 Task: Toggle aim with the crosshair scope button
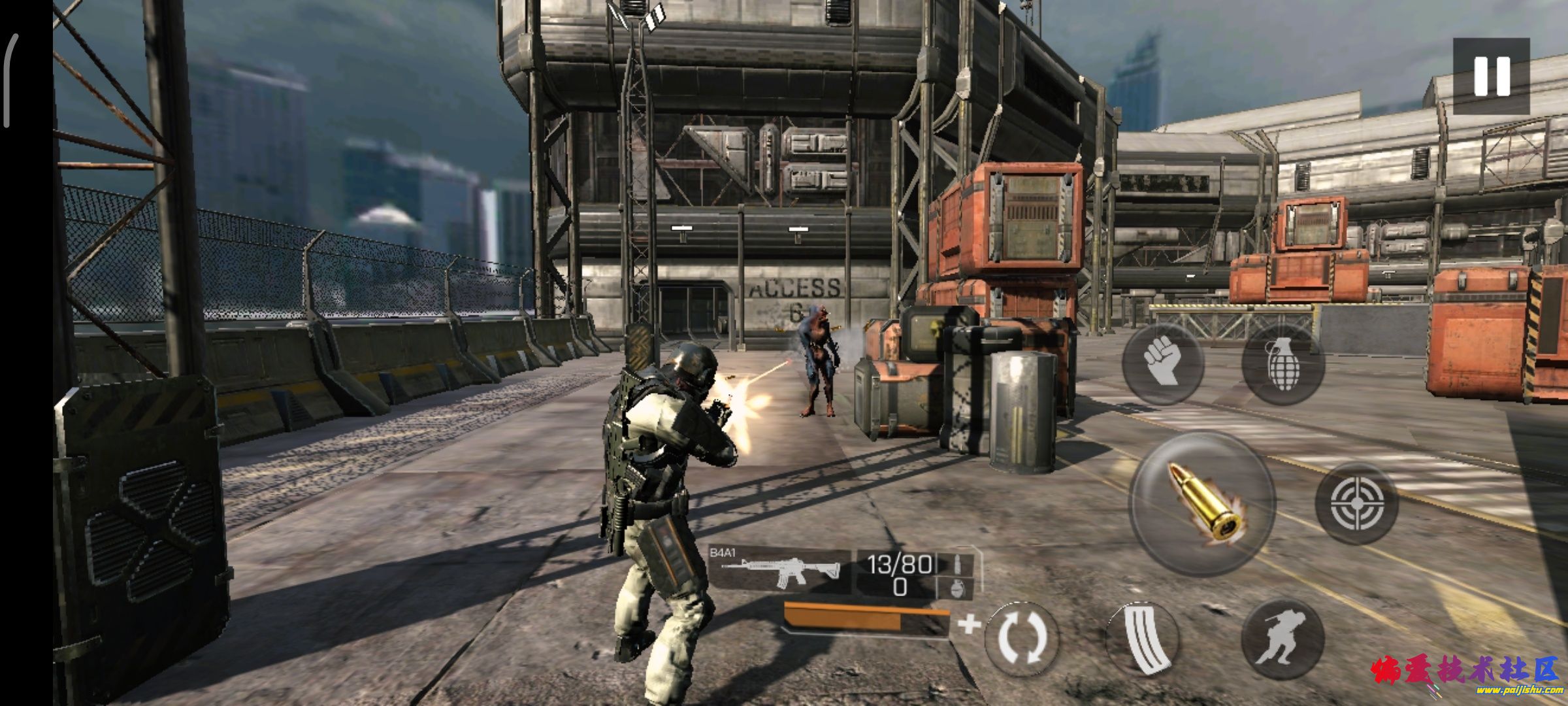(x=1357, y=503)
